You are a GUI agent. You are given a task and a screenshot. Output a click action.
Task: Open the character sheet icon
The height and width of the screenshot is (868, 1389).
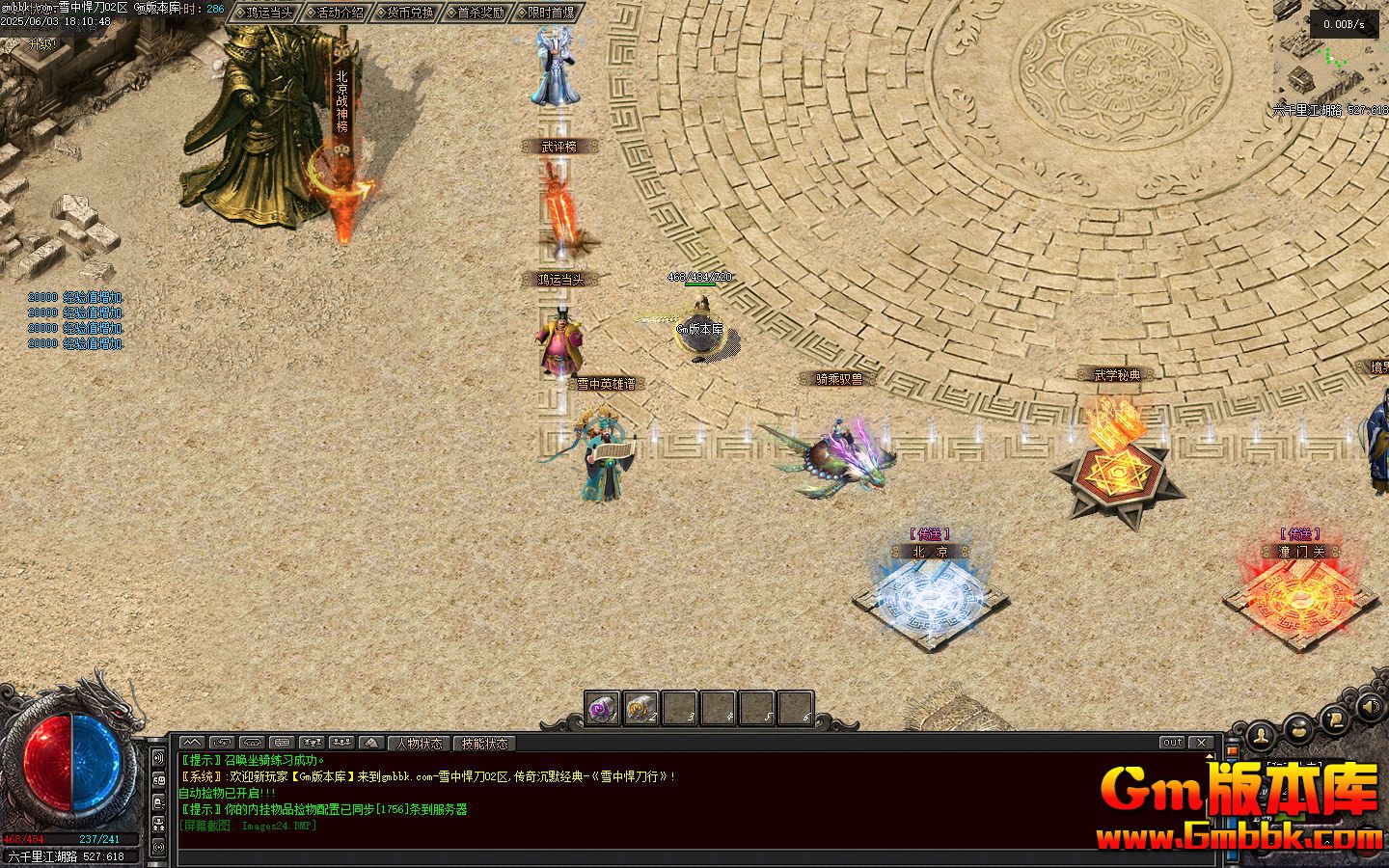[x=1261, y=735]
